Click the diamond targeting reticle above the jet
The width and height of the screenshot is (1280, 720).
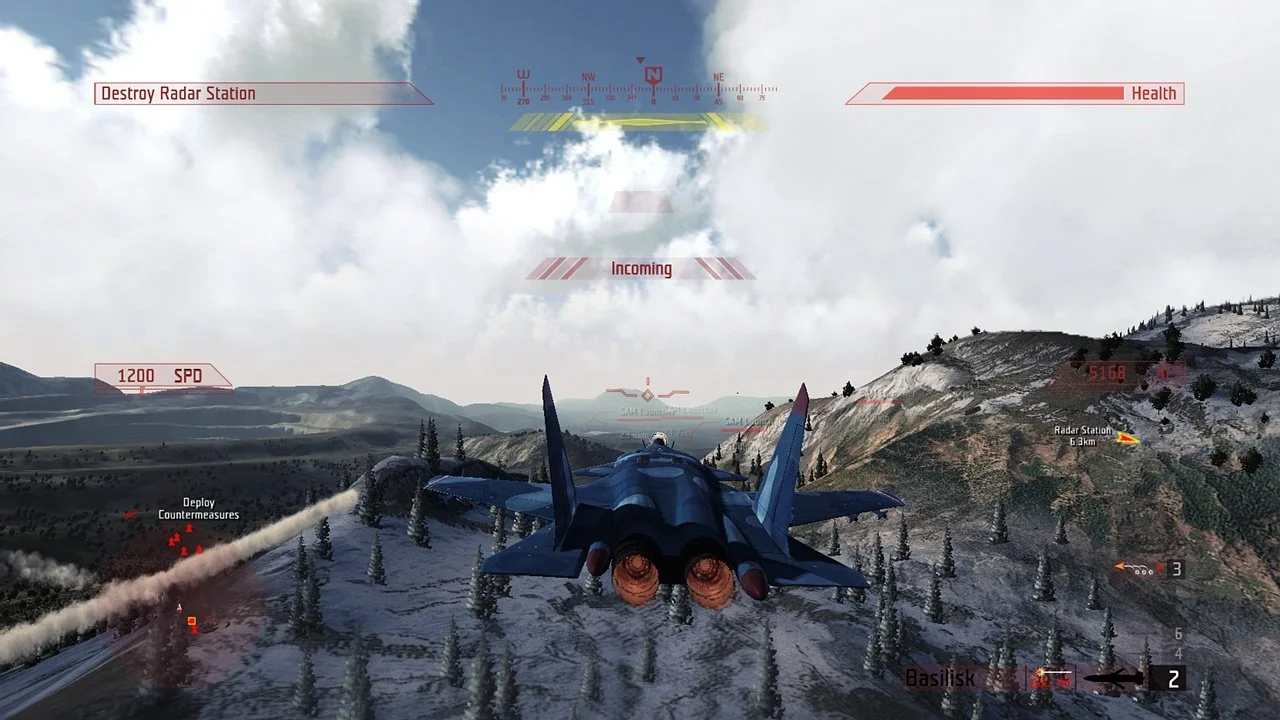click(x=647, y=396)
